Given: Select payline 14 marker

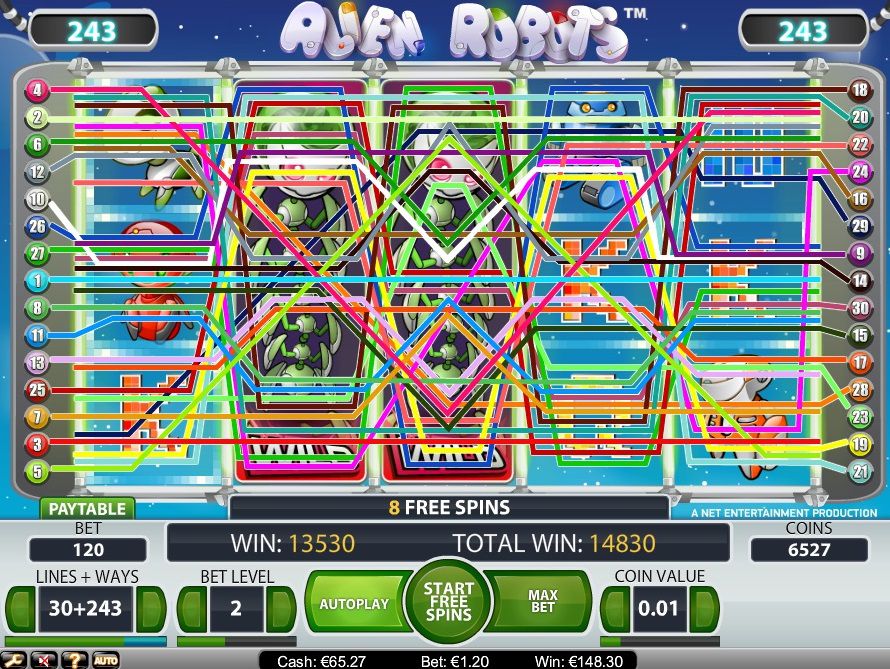Looking at the screenshot, I should click(859, 282).
